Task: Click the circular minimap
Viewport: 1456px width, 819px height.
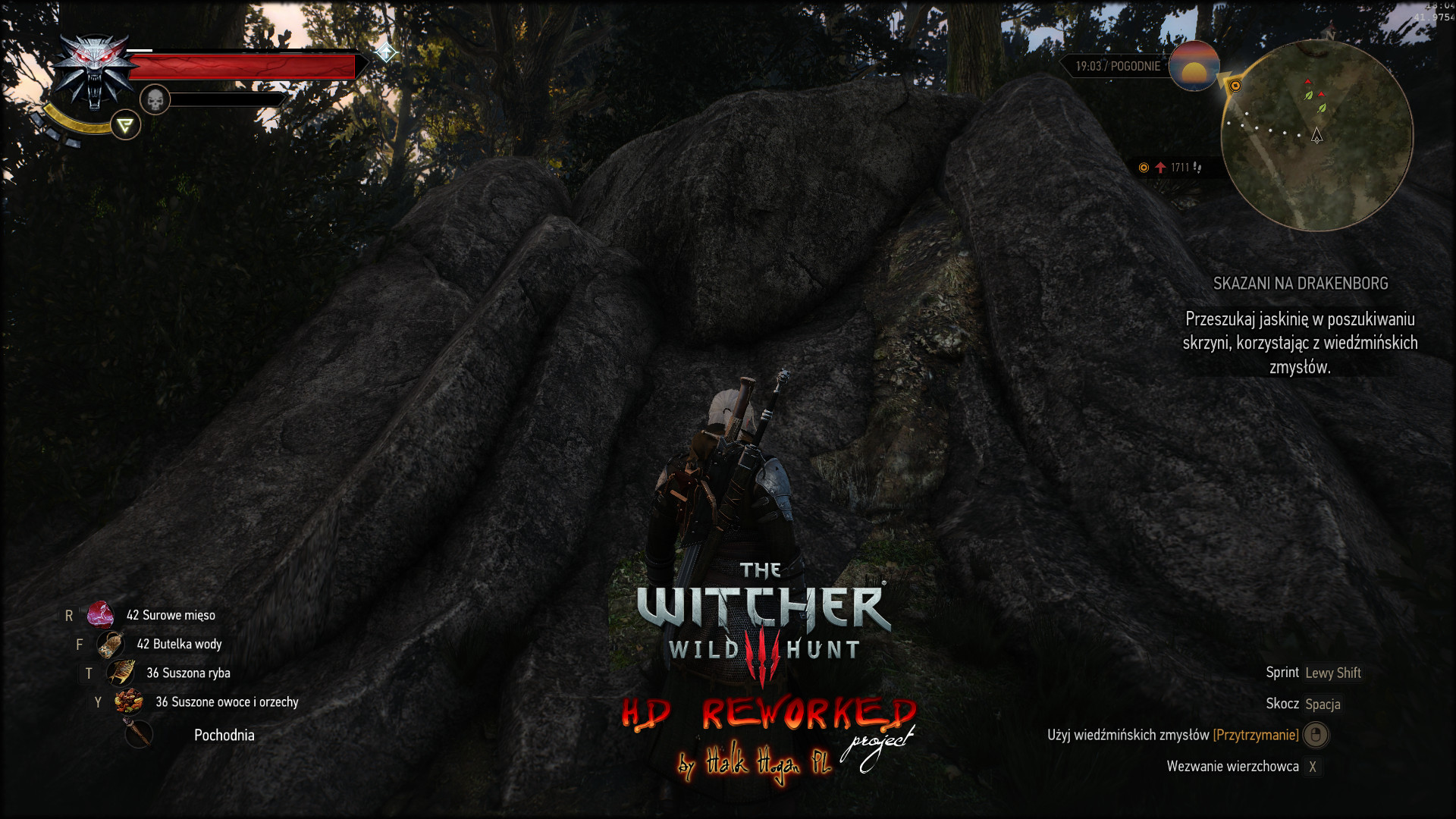Action: coord(1316,135)
